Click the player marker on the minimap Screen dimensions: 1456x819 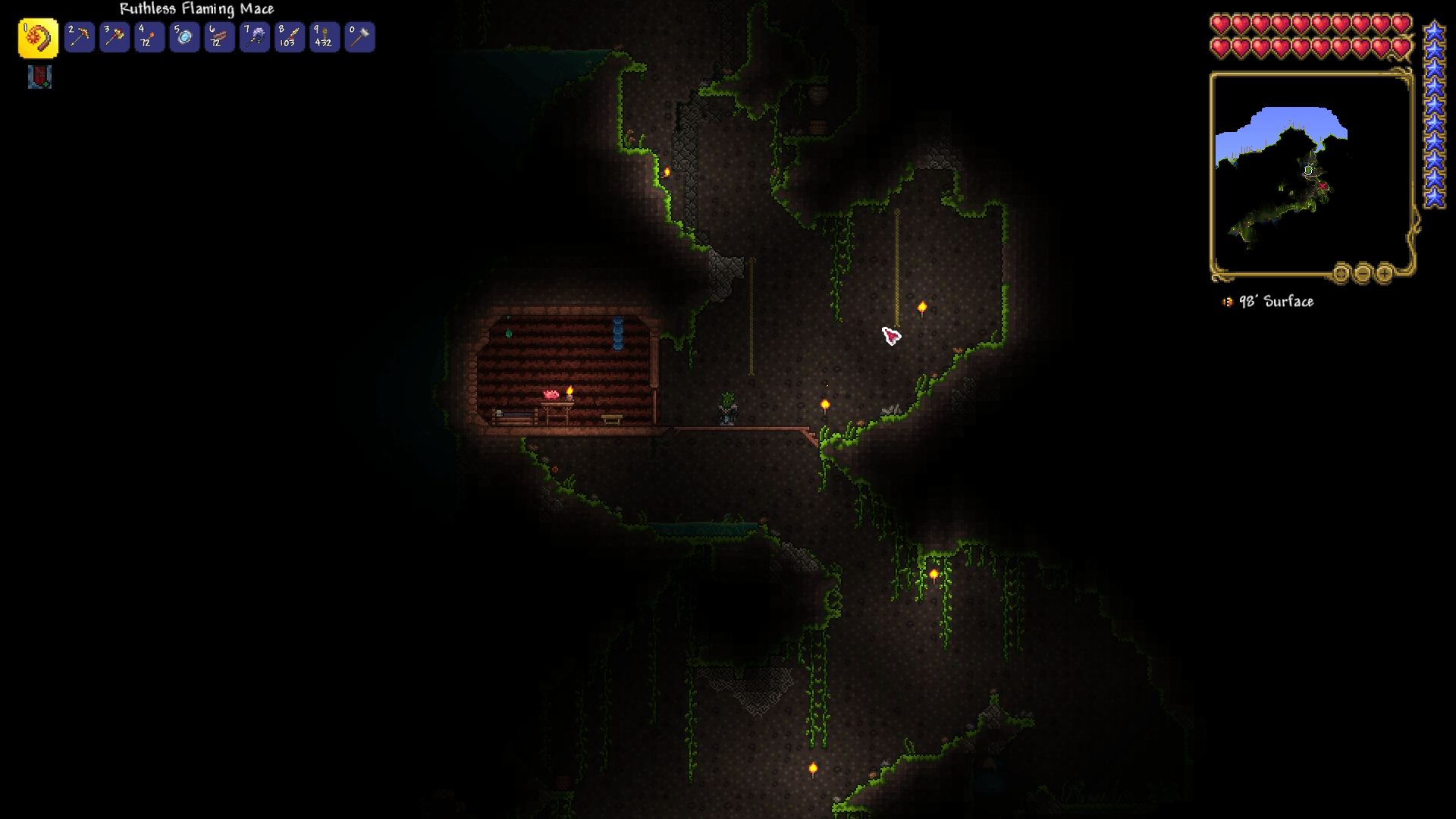point(1308,170)
